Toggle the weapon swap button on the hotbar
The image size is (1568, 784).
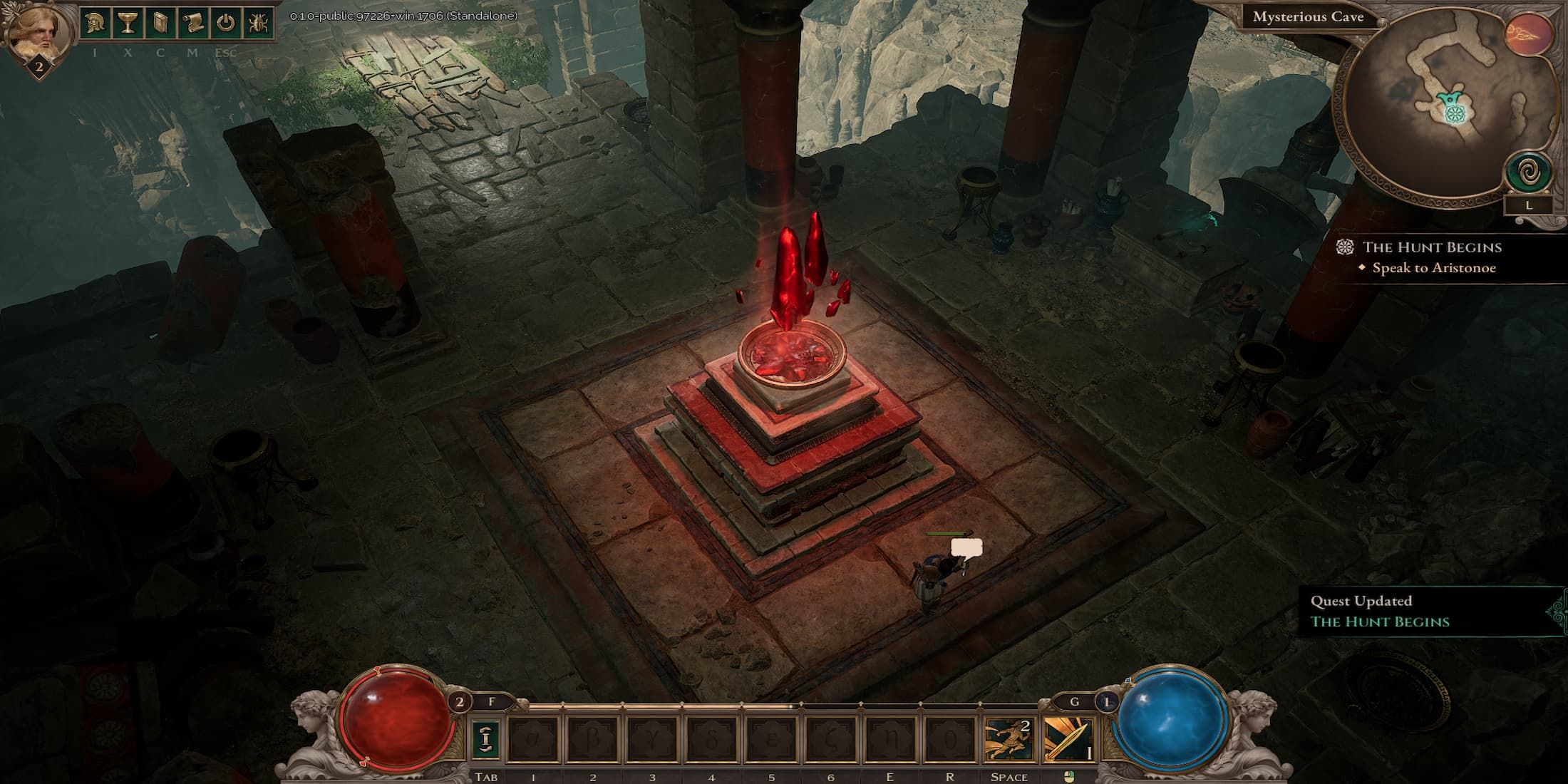pos(485,739)
